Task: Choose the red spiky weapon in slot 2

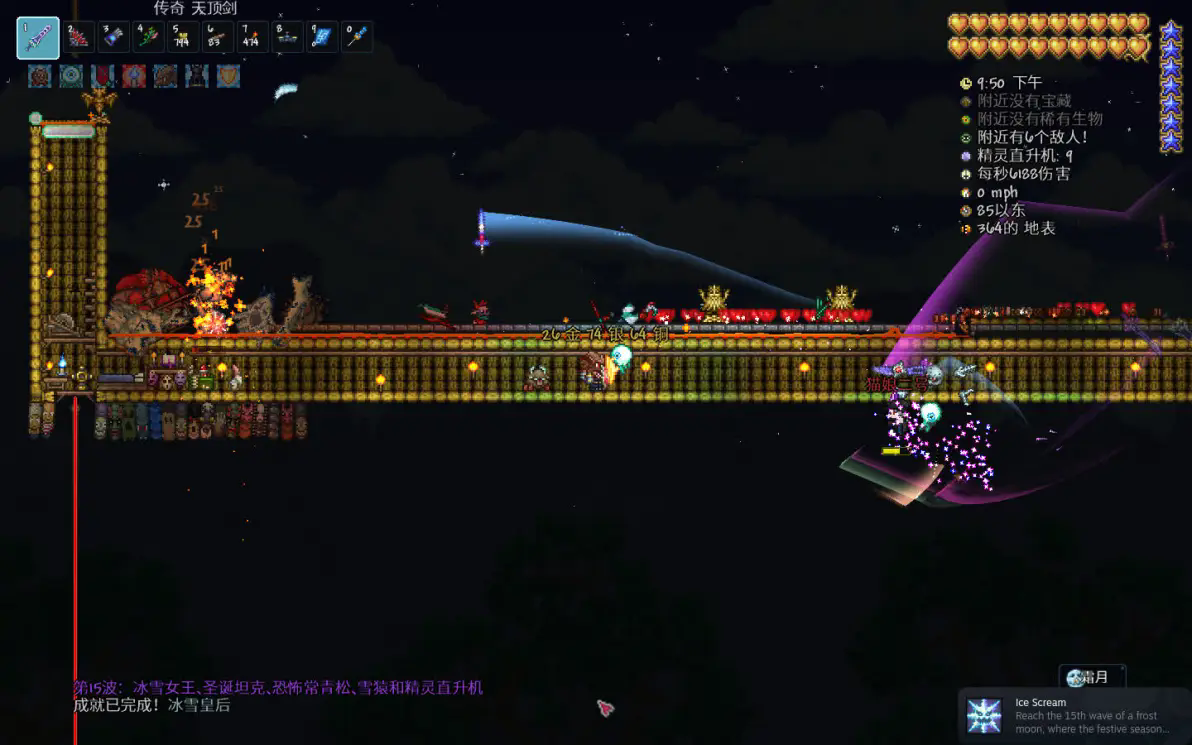Action: tap(80, 37)
